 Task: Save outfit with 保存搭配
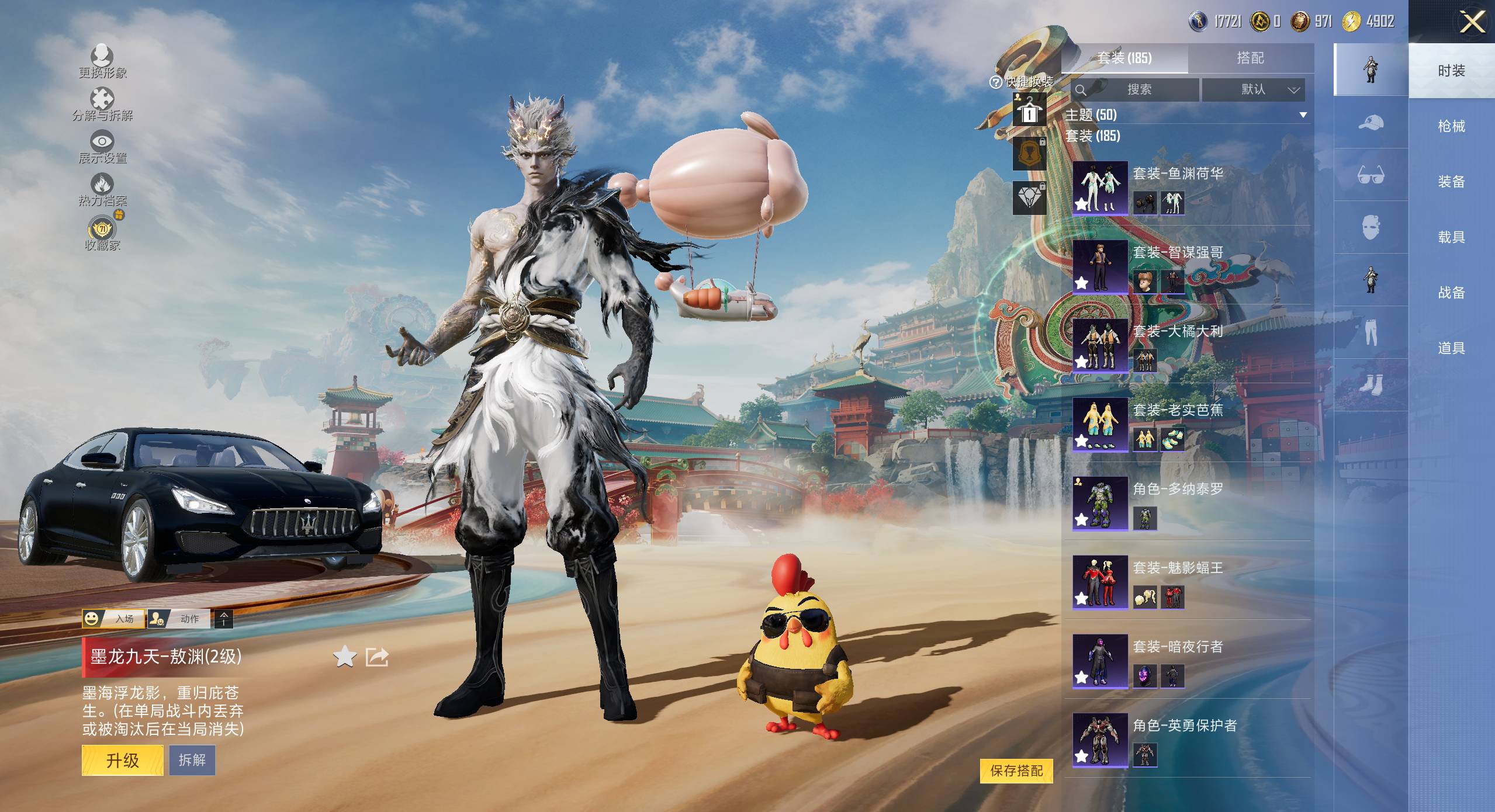(x=1016, y=771)
